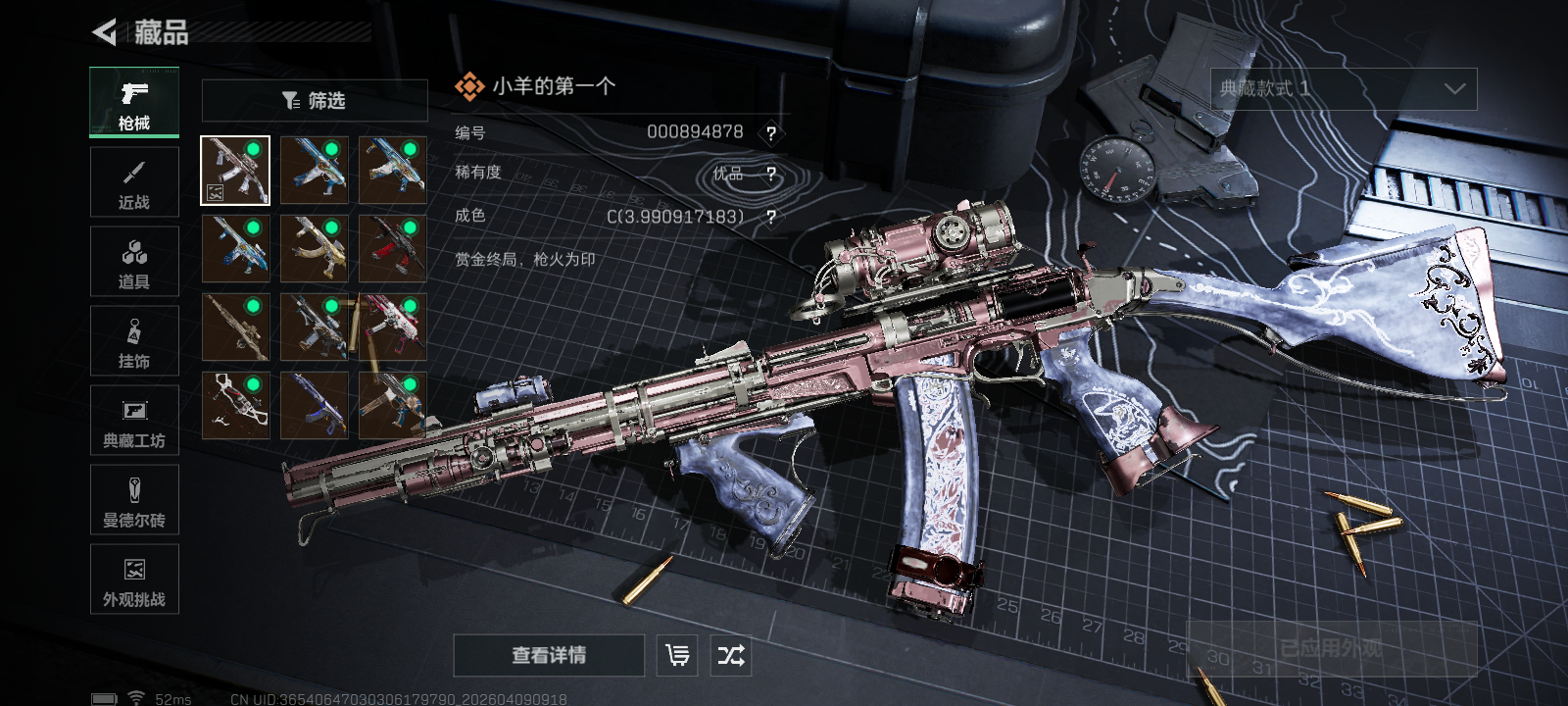Open the 外观挑战 appearance challenge tab
Image resolution: width=1568 pixels, height=706 pixels.
pyautogui.click(x=134, y=580)
